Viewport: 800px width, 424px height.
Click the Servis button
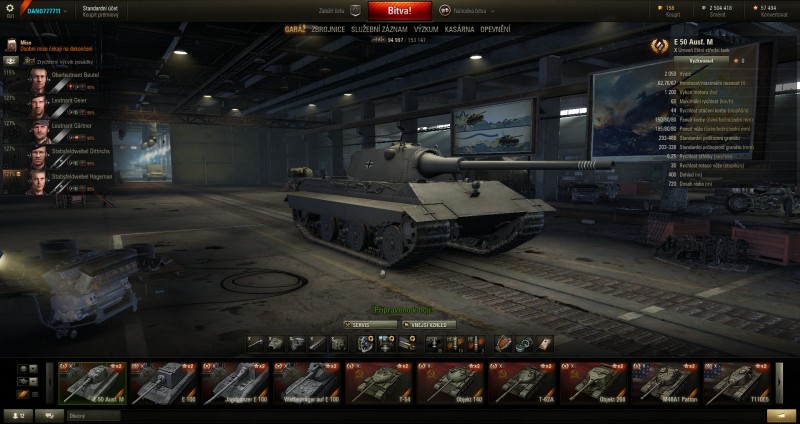[369, 324]
